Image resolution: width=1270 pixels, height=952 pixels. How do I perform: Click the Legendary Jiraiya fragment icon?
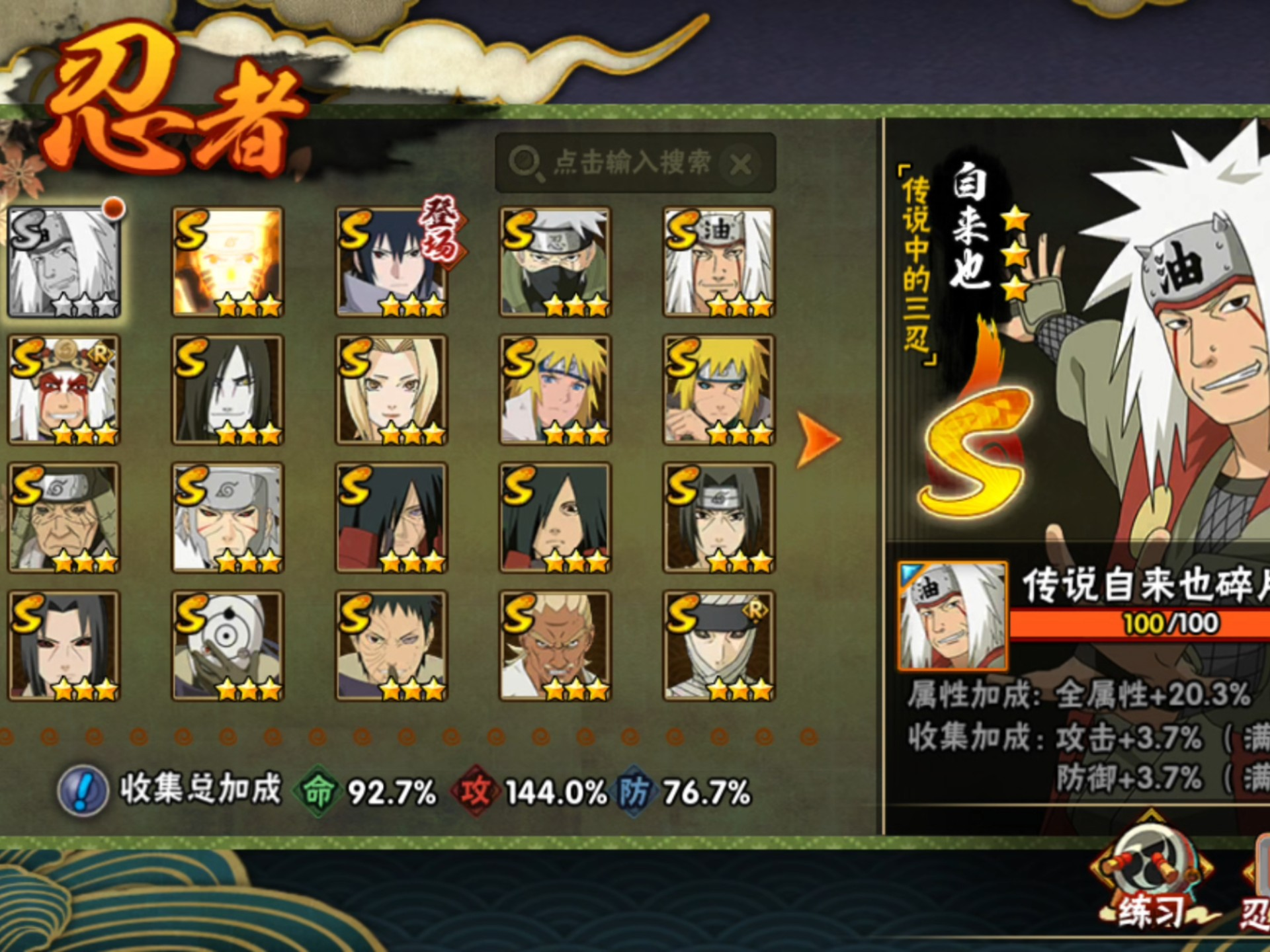[952, 616]
